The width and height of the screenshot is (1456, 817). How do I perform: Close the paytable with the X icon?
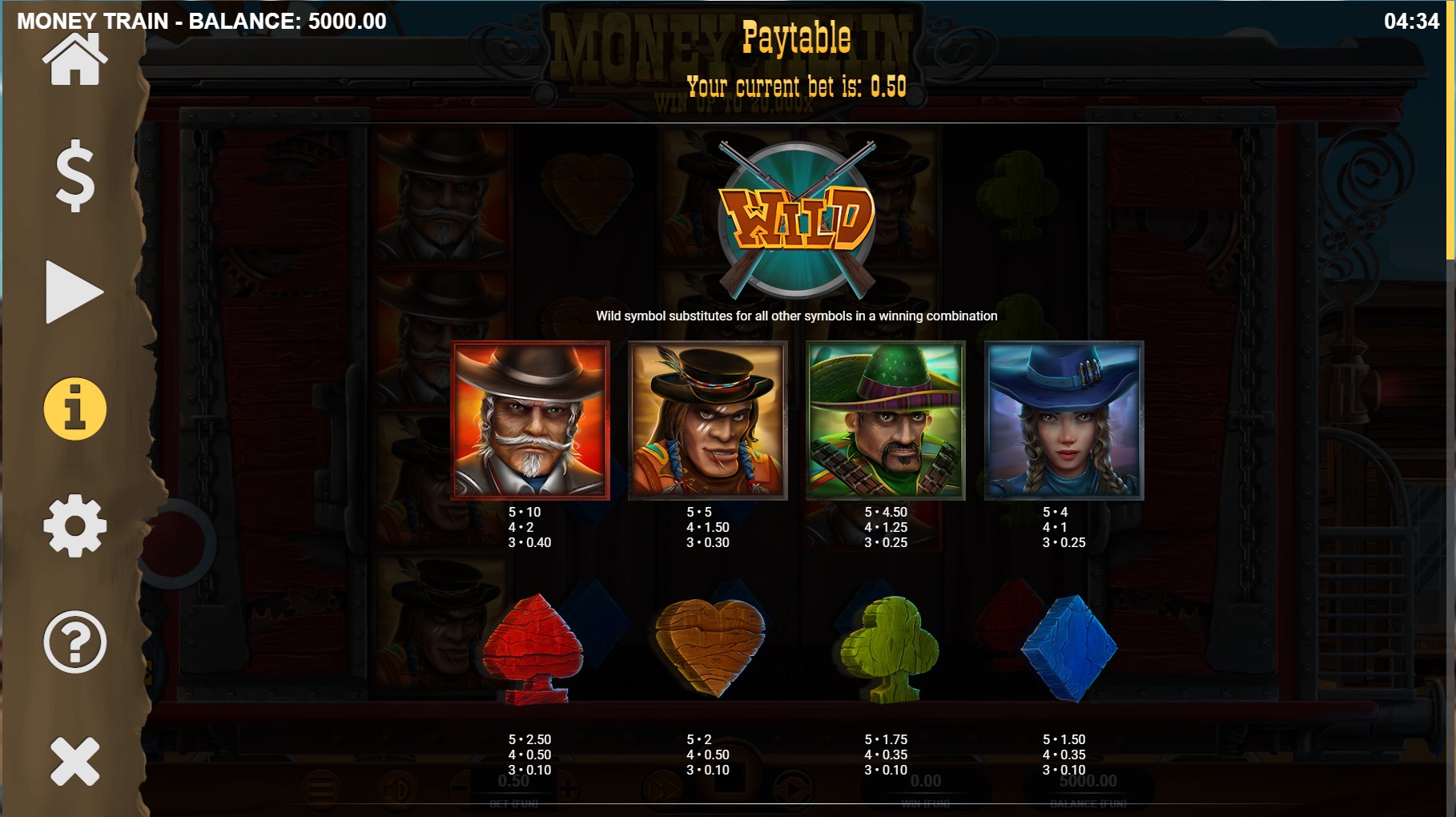point(74,760)
